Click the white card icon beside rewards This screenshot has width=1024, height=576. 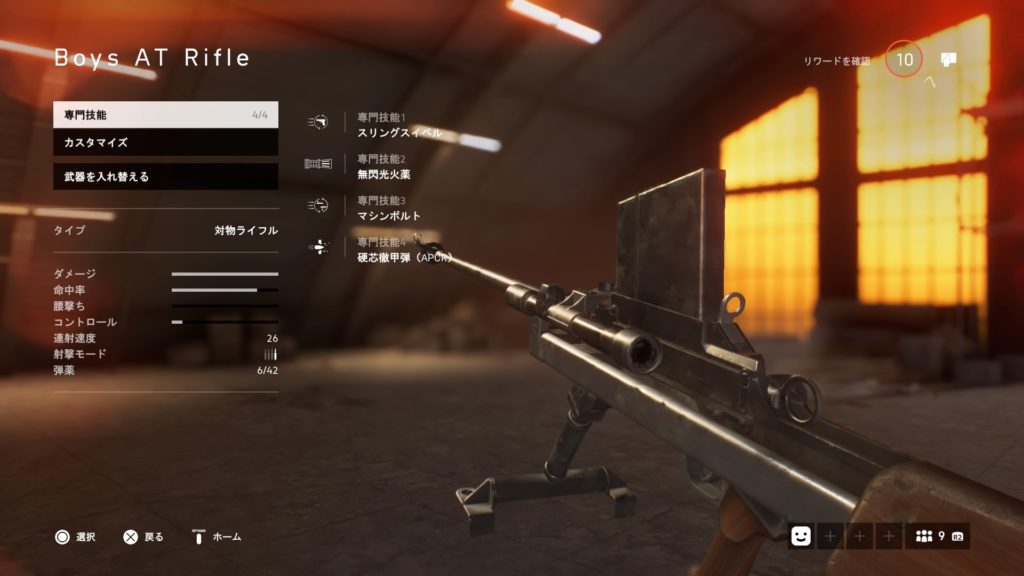click(x=948, y=59)
